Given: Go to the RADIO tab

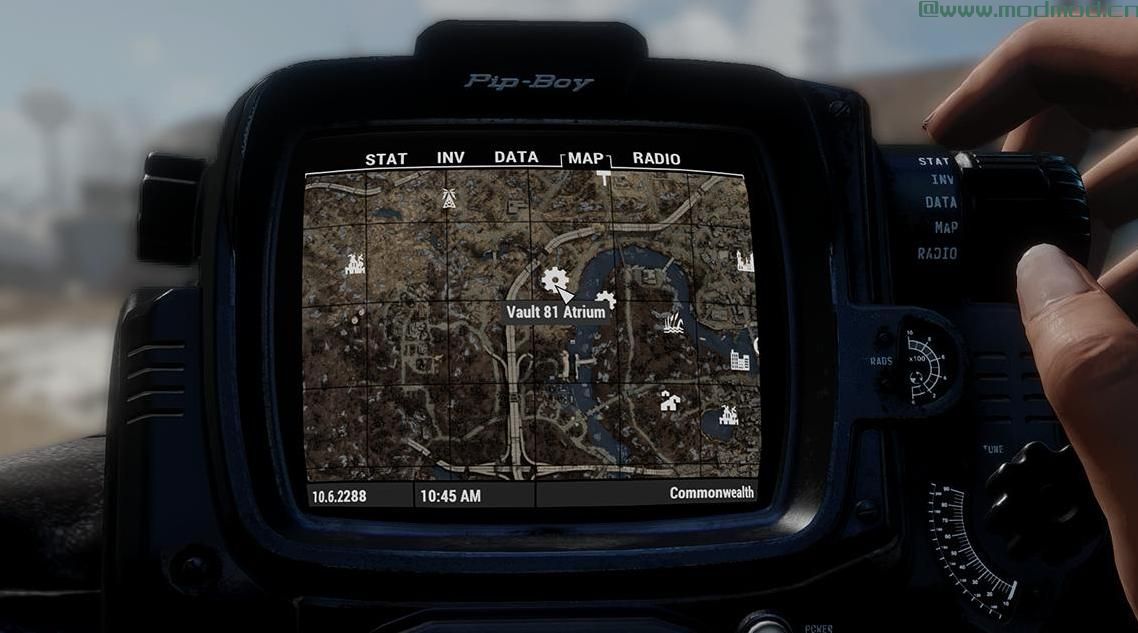Looking at the screenshot, I should (x=656, y=159).
